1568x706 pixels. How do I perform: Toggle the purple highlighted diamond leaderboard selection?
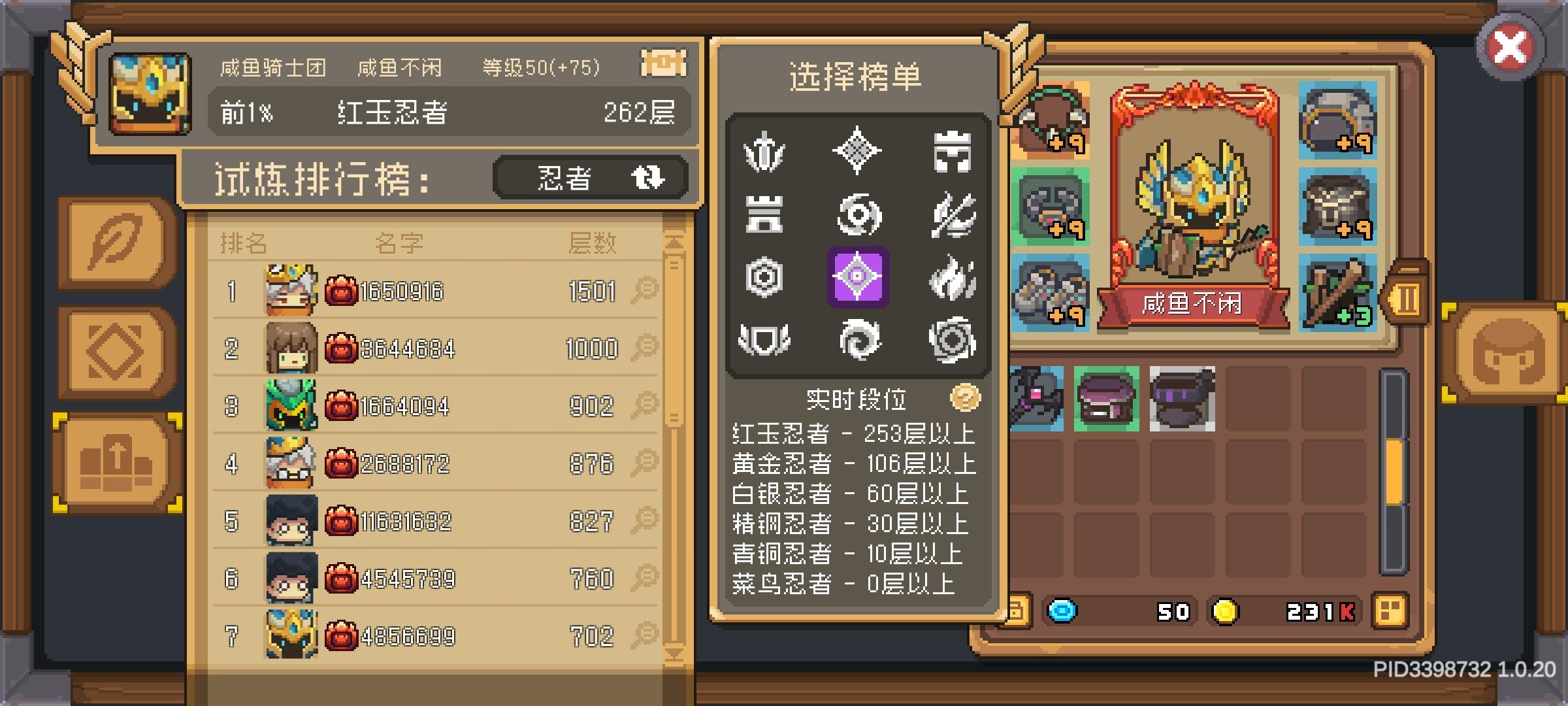(x=856, y=277)
